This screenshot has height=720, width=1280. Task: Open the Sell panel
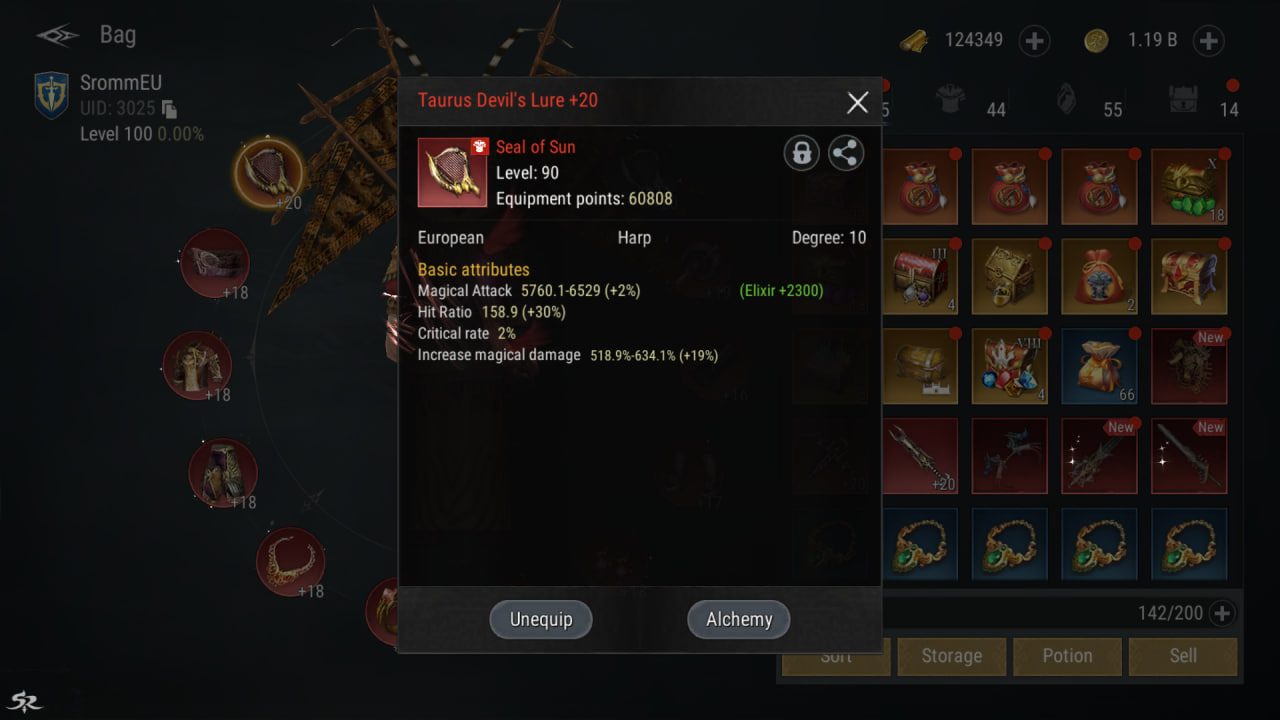coord(1183,656)
